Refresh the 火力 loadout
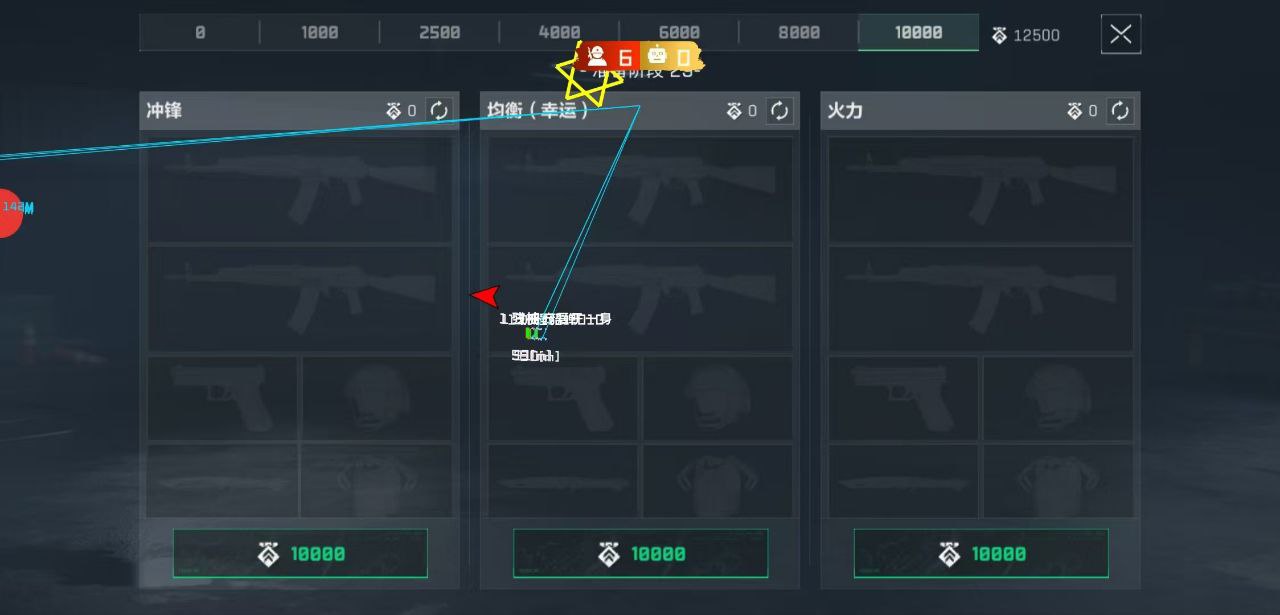The width and height of the screenshot is (1280, 615). pyautogui.click(x=1120, y=111)
